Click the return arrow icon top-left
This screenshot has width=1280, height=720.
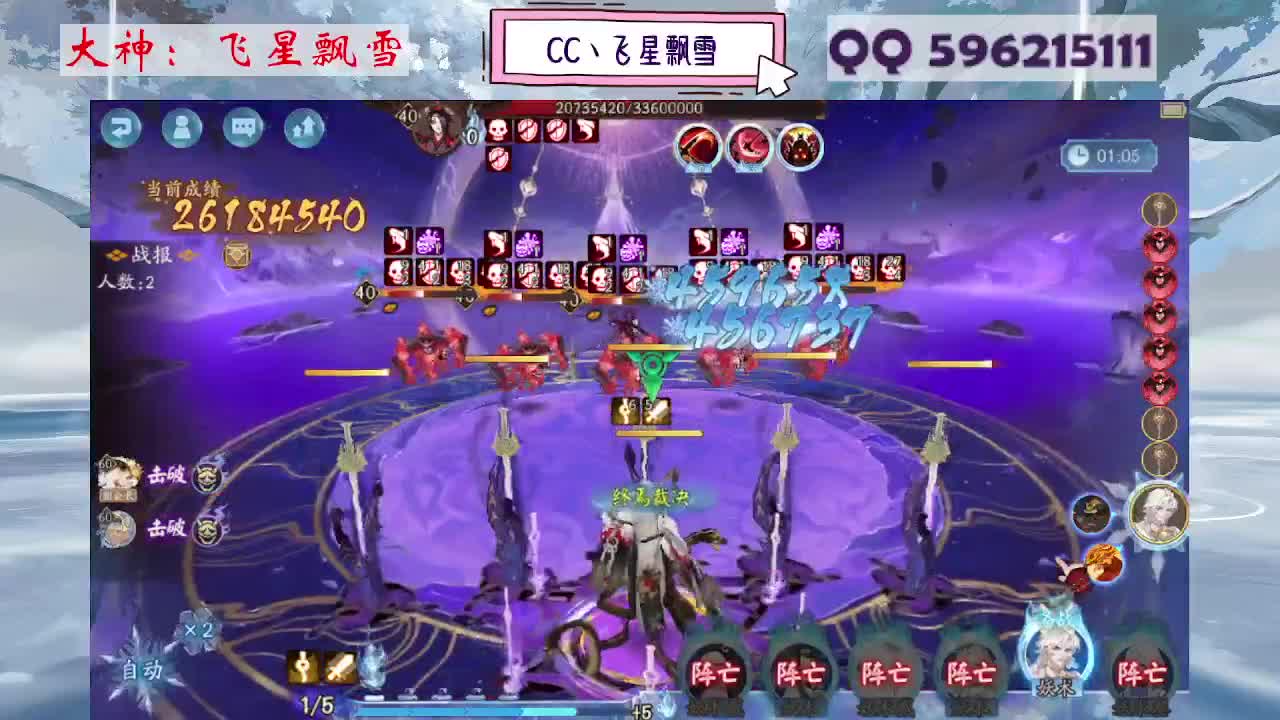point(120,129)
